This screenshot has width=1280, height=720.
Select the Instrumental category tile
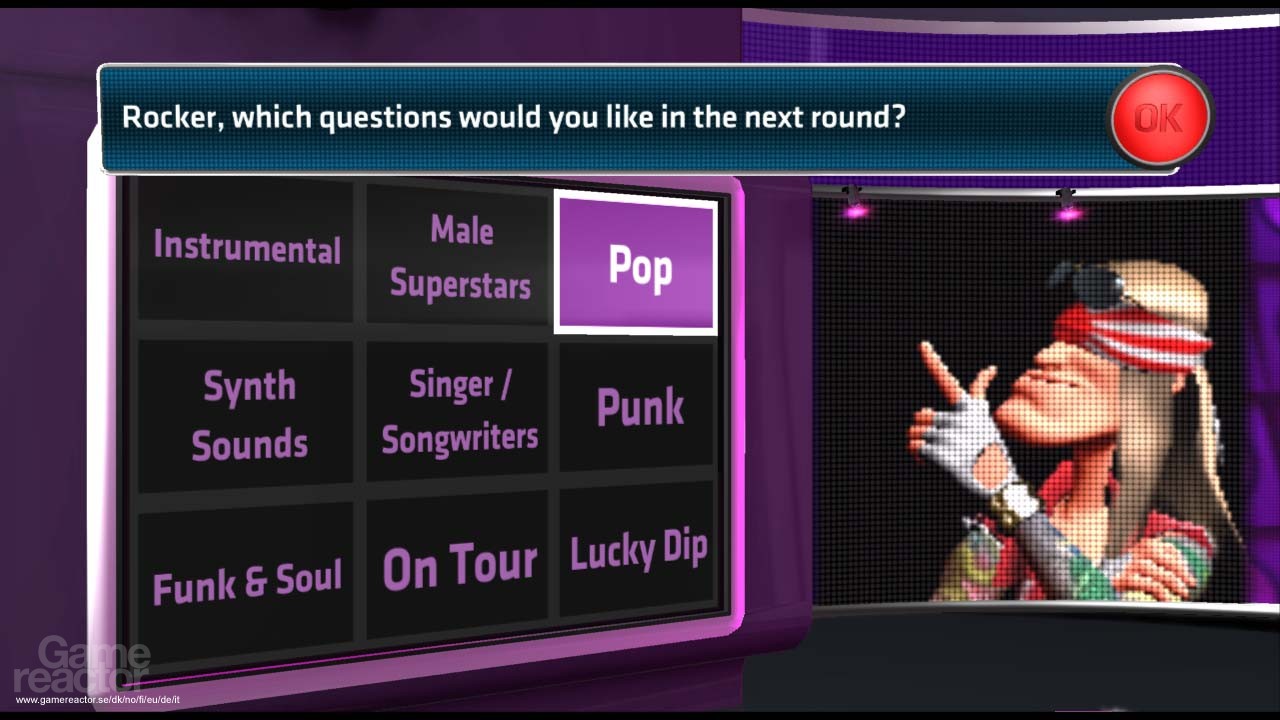245,250
